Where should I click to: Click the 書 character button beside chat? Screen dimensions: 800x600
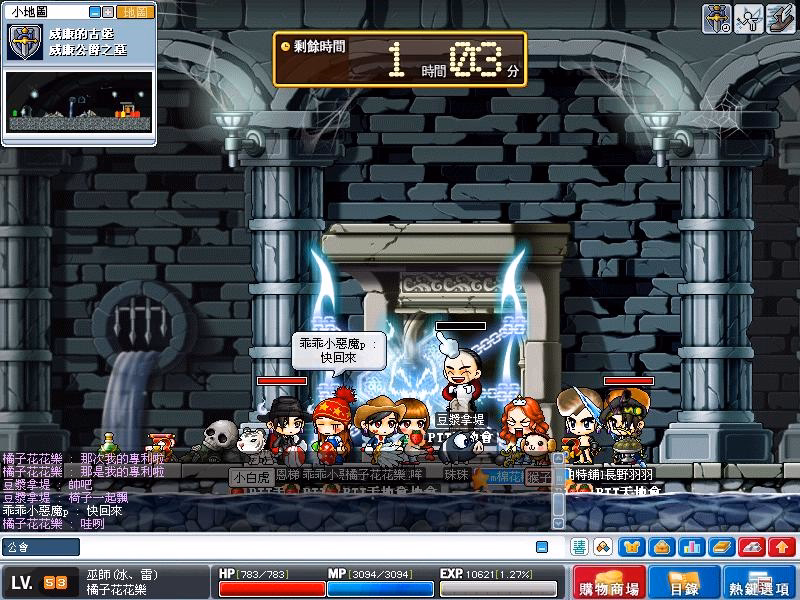point(579,547)
